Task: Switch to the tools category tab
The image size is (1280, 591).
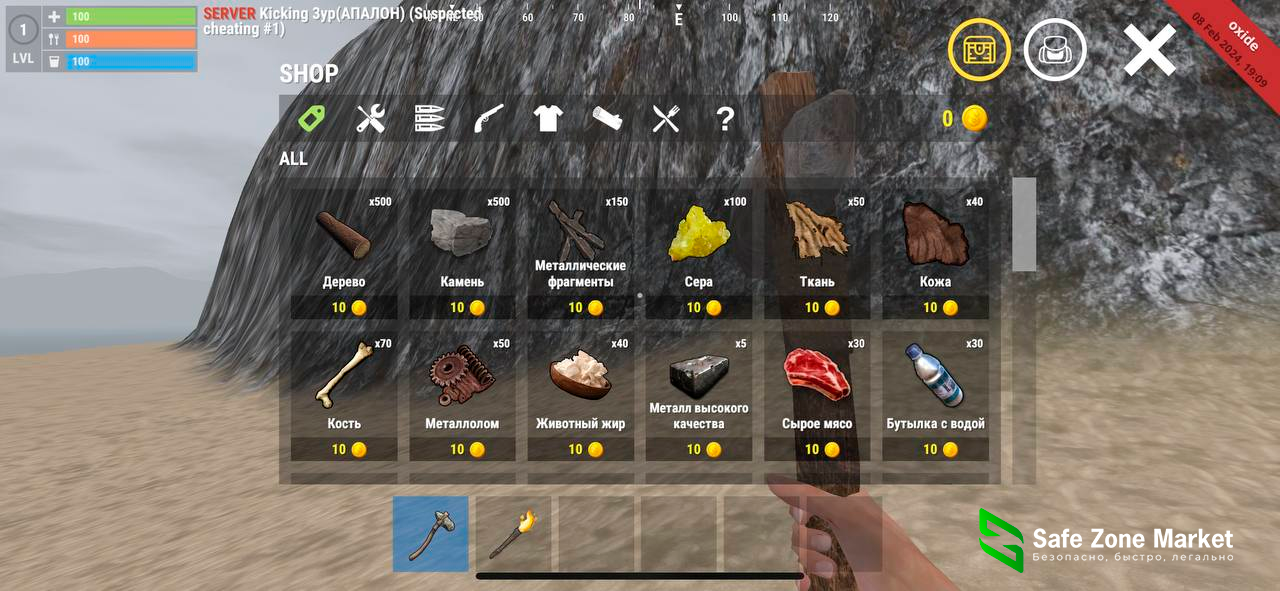Action: point(371,119)
